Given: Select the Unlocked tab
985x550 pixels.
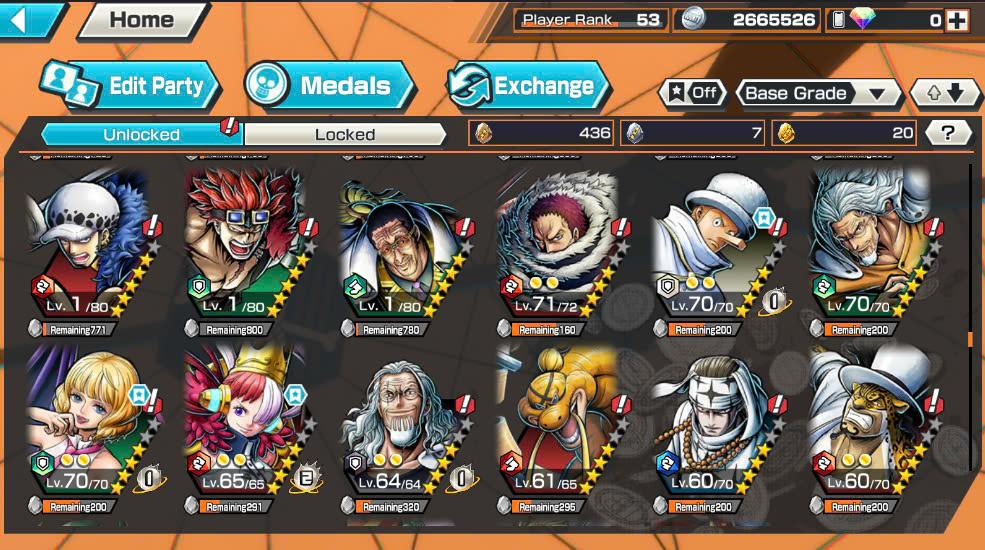Looking at the screenshot, I should click(x=141, y=134).
